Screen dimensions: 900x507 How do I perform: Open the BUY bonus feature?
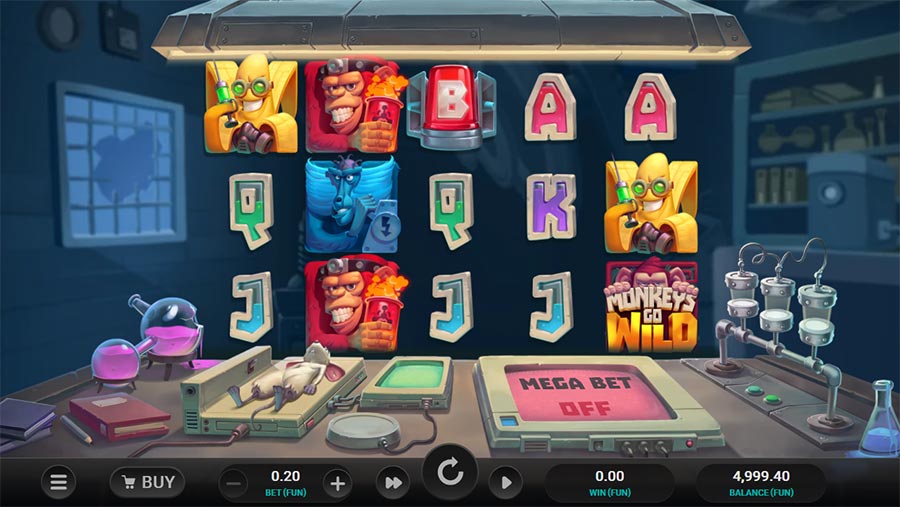(147, 482)
